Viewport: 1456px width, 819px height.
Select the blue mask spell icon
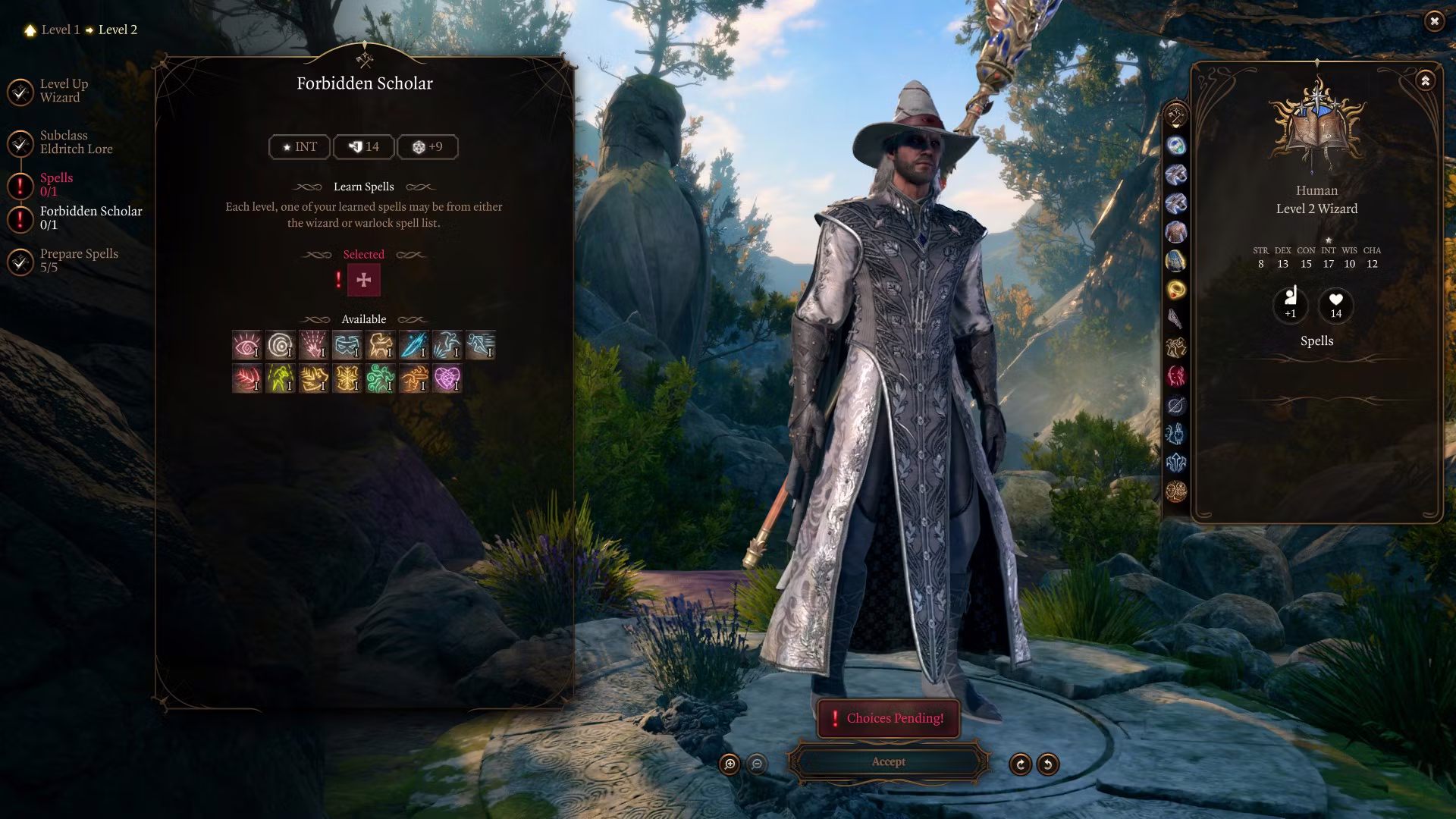coord(347,345)
